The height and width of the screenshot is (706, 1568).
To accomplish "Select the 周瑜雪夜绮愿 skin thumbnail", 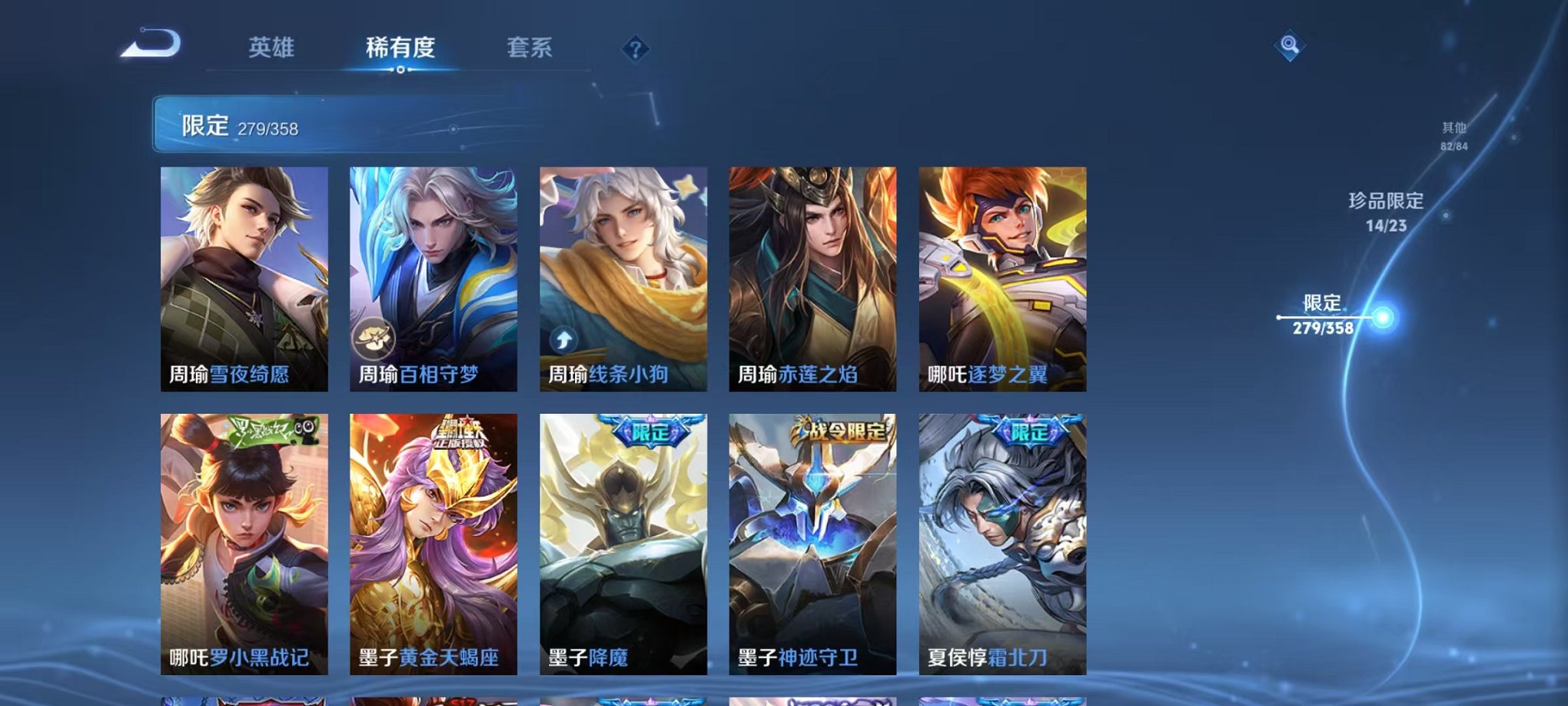I will (x=246, y=277).
